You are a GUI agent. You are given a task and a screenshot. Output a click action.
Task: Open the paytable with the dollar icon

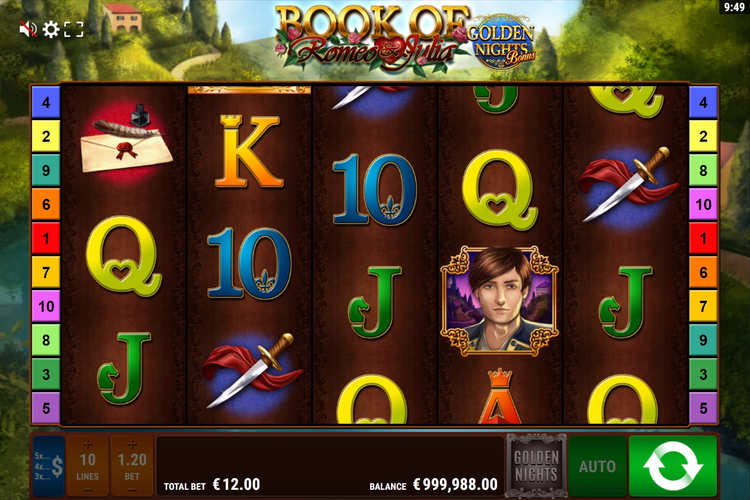click(48, 465)
